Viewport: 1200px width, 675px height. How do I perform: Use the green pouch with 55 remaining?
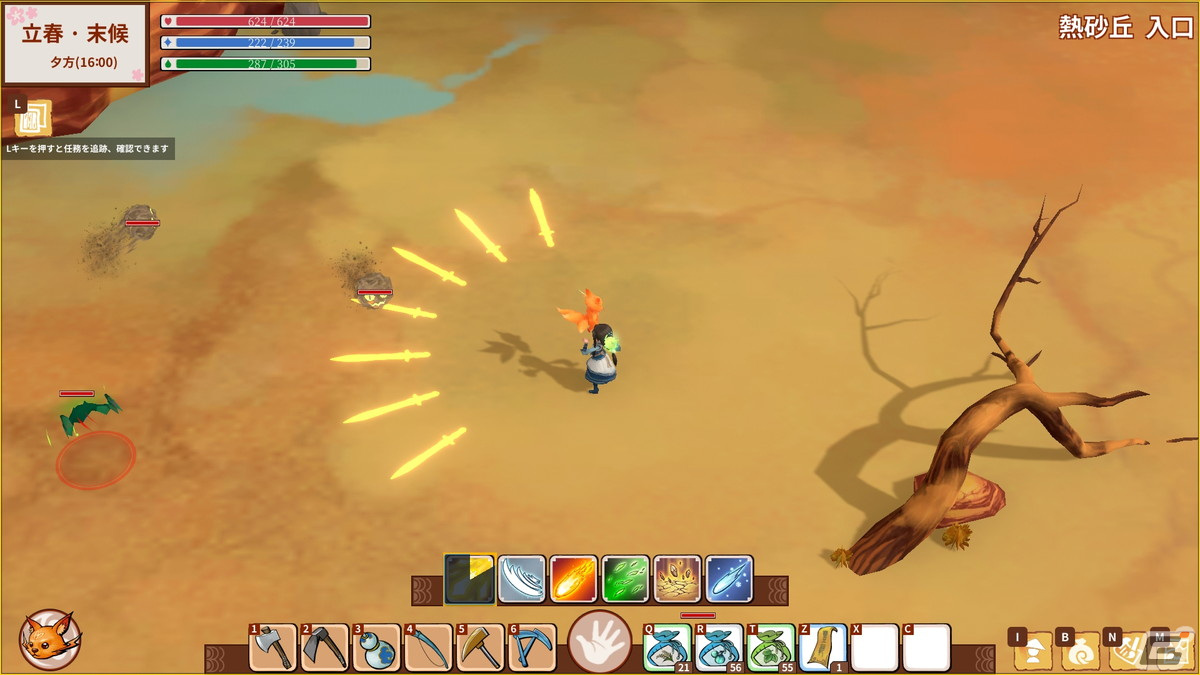(771, 648)
